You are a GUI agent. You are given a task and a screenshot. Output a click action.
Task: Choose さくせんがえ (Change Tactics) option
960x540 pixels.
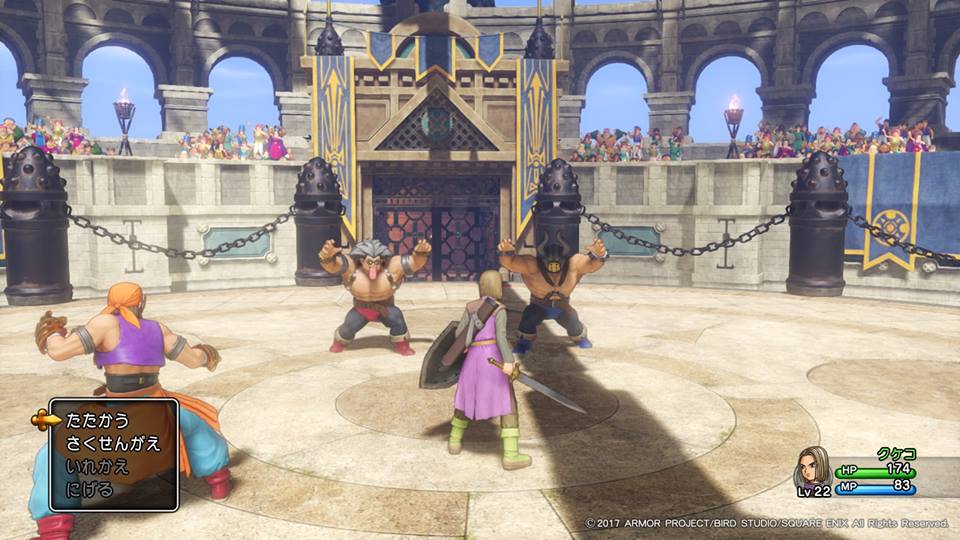[113, 444]
